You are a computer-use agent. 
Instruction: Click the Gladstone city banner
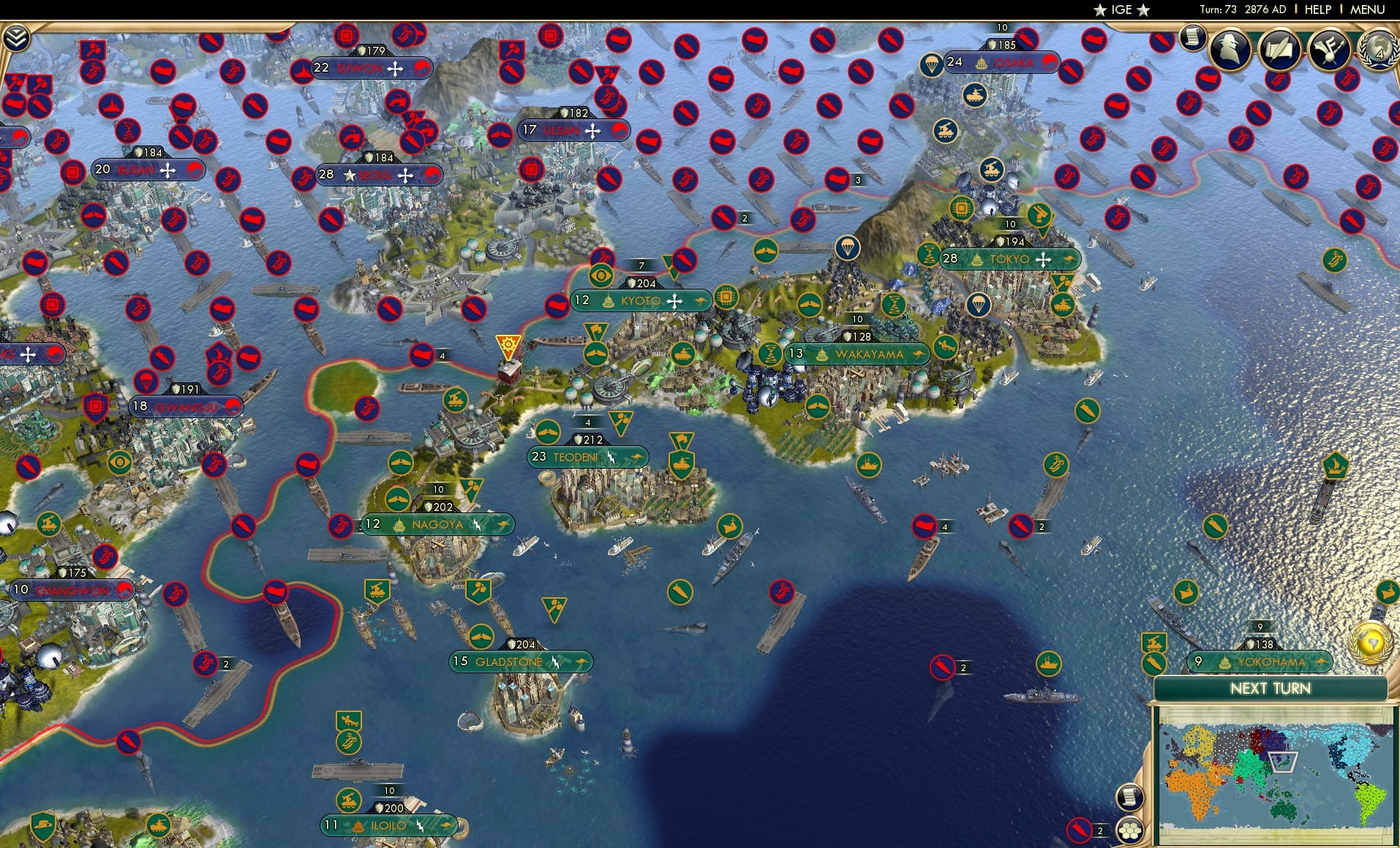point(521,661)
